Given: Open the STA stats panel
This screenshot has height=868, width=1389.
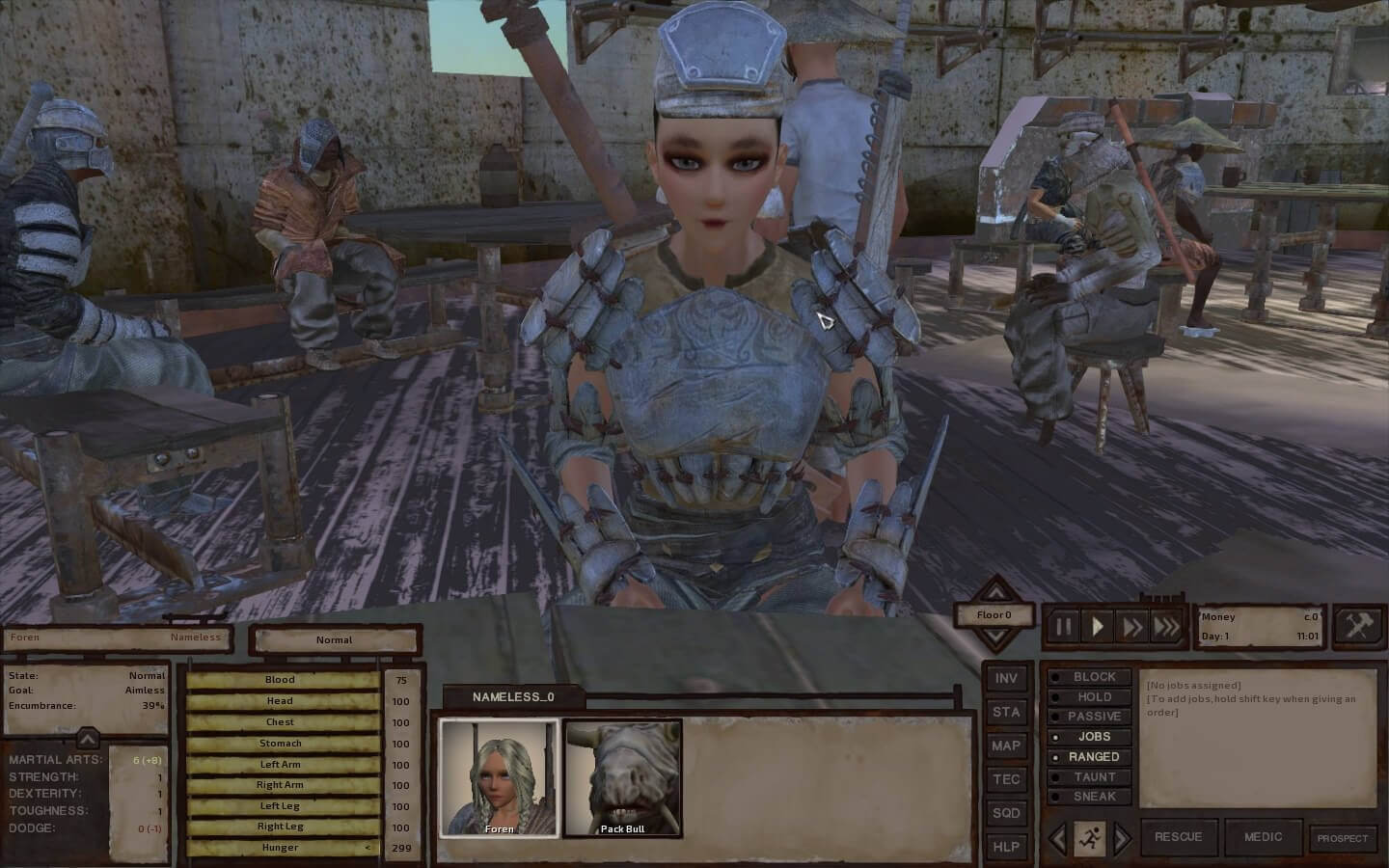Looking at the screenshot, I should coord(1006,712).
